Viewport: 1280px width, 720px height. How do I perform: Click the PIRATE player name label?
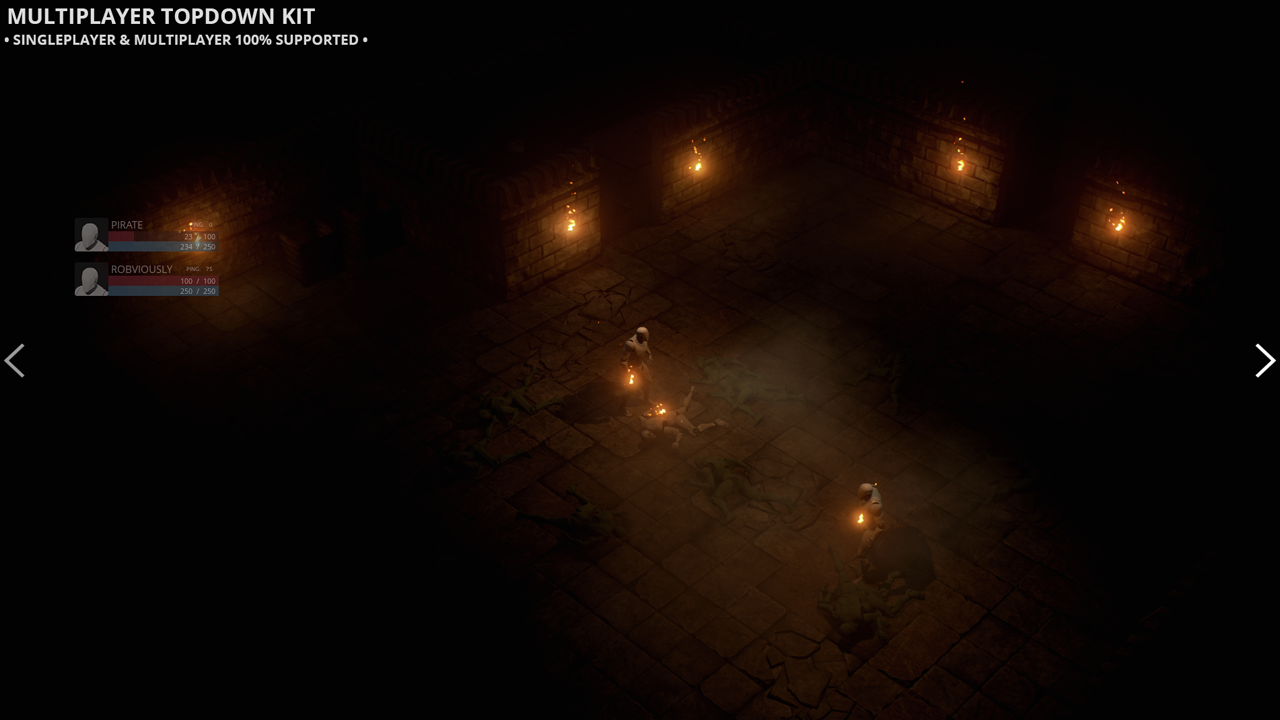(127, 224)
